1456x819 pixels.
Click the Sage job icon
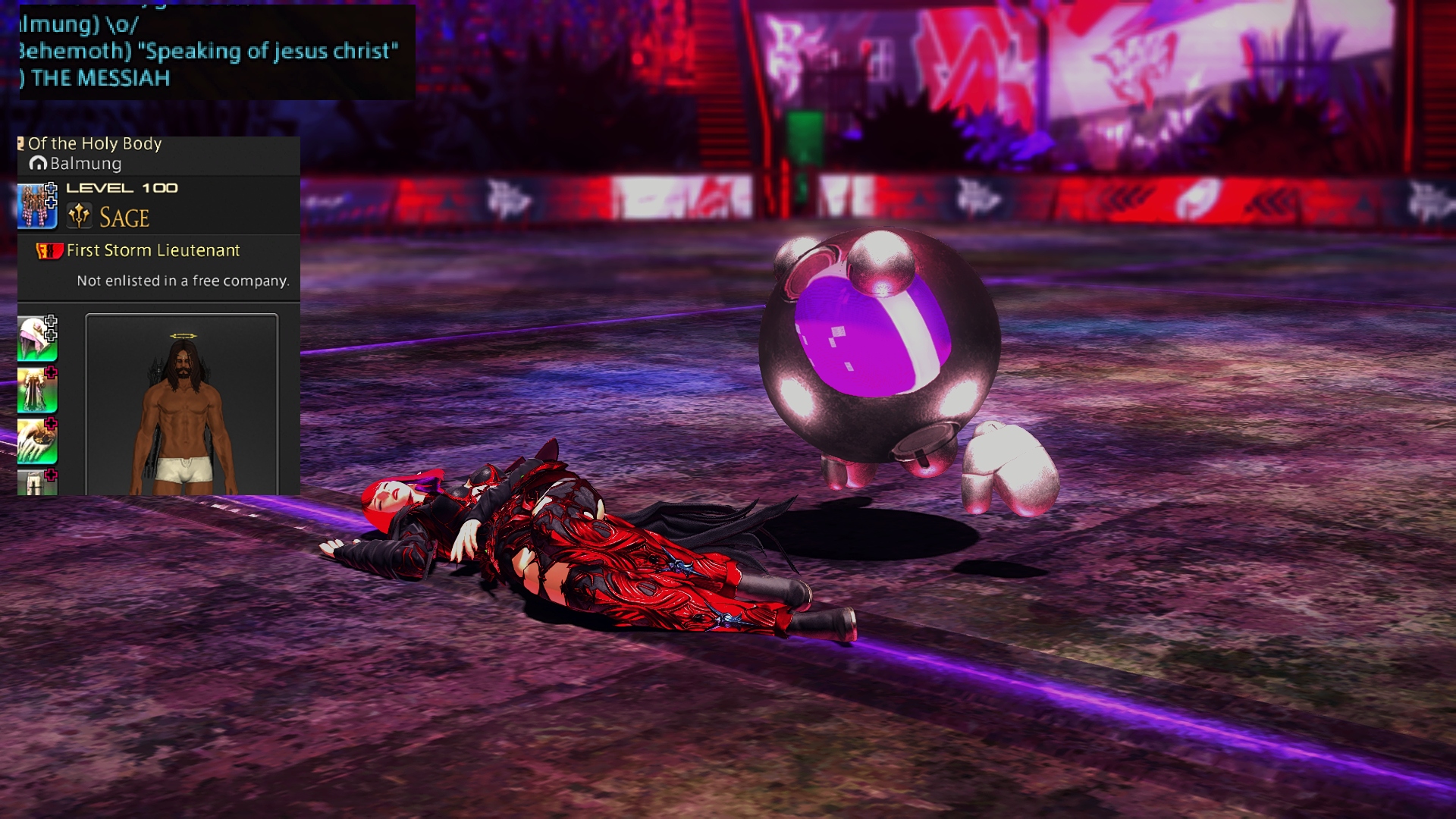tap(80, 217)
